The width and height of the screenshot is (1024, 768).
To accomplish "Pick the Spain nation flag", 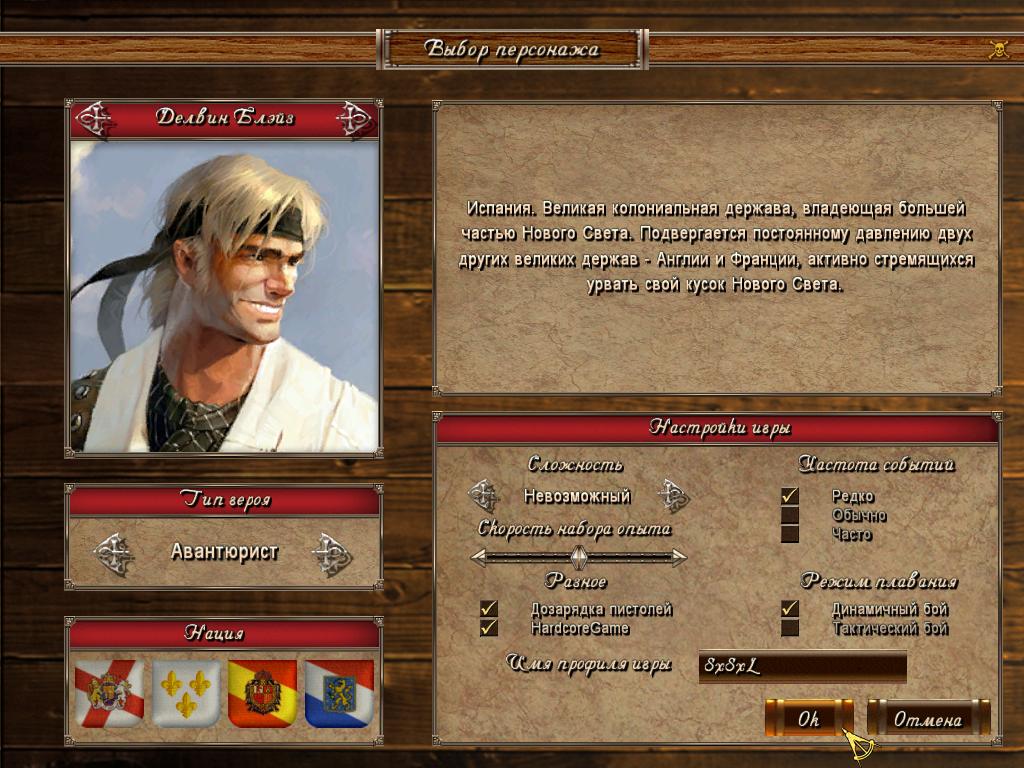I will click(x=262, y=692).
